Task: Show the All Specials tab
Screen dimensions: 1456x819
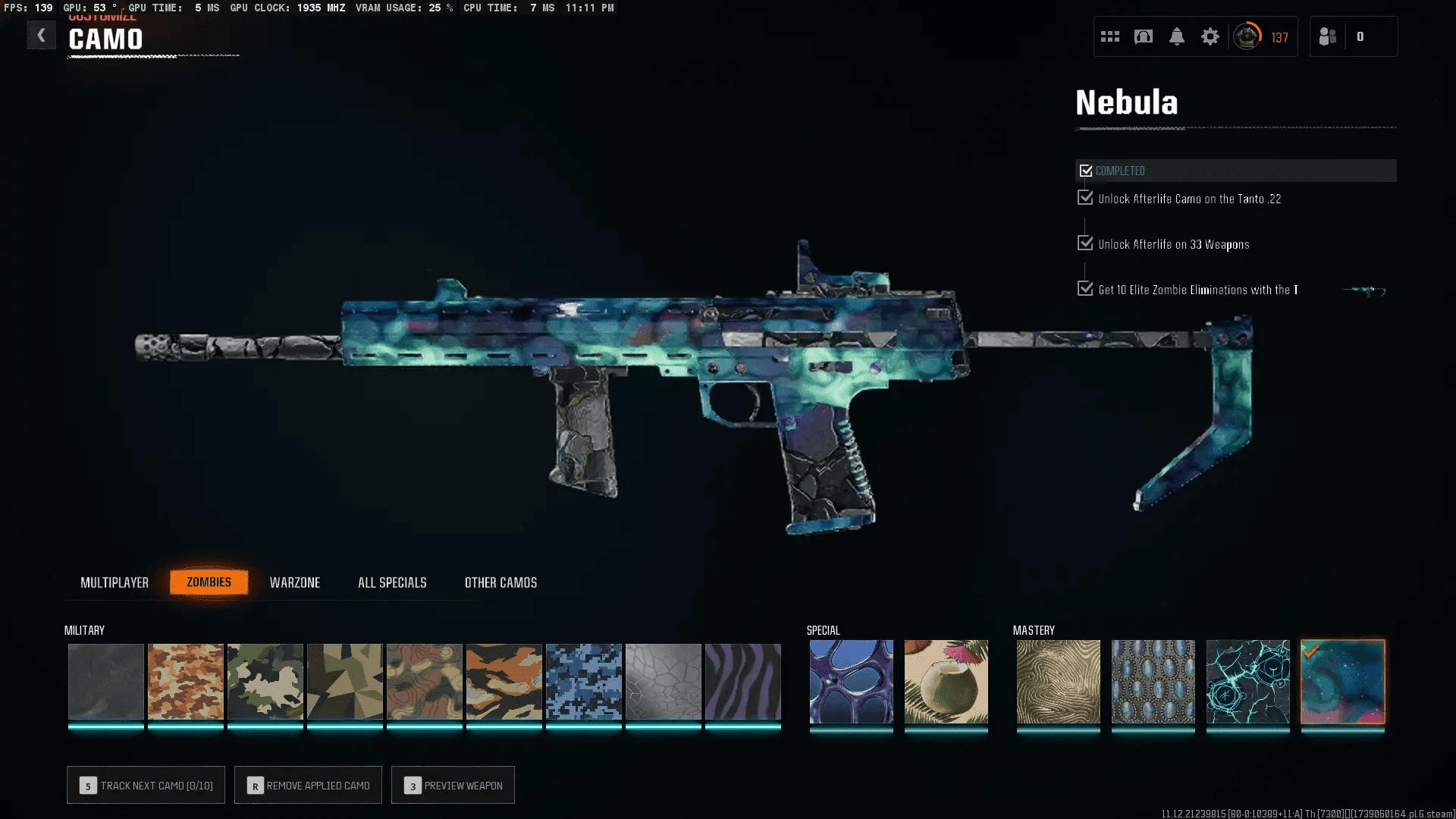Action: [392, 582]
